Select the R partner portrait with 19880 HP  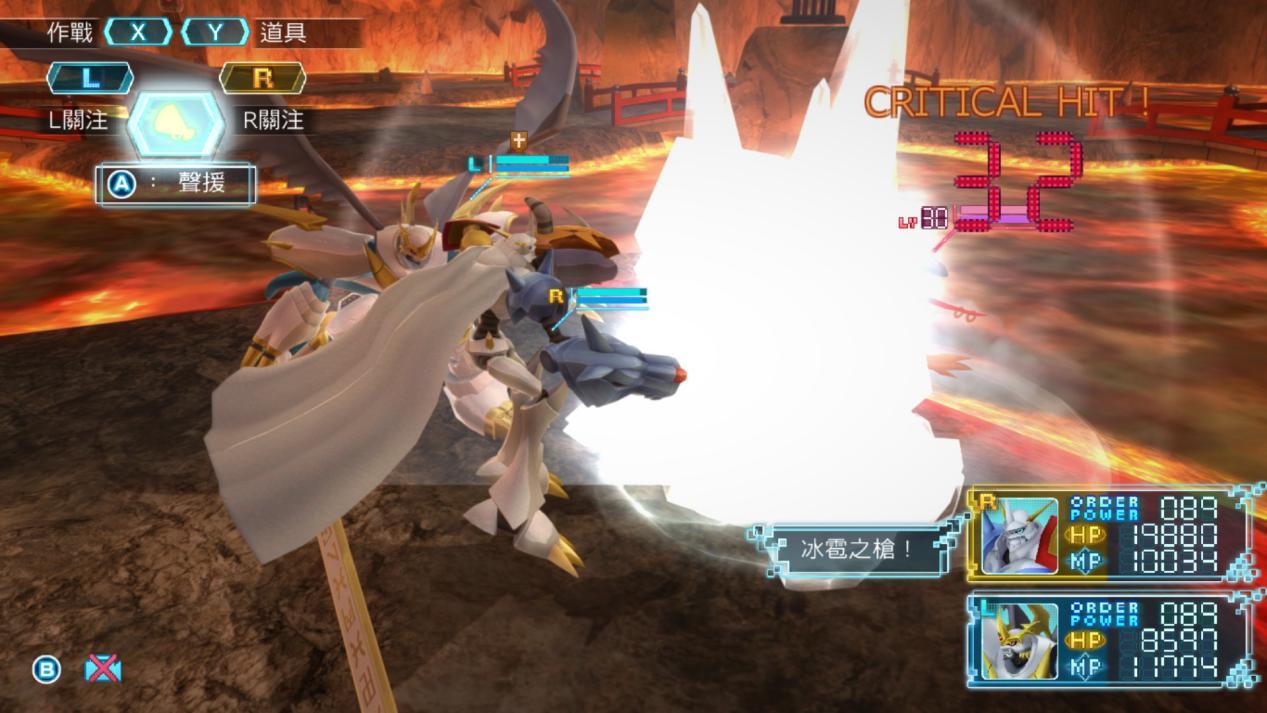click(1019, 536)
